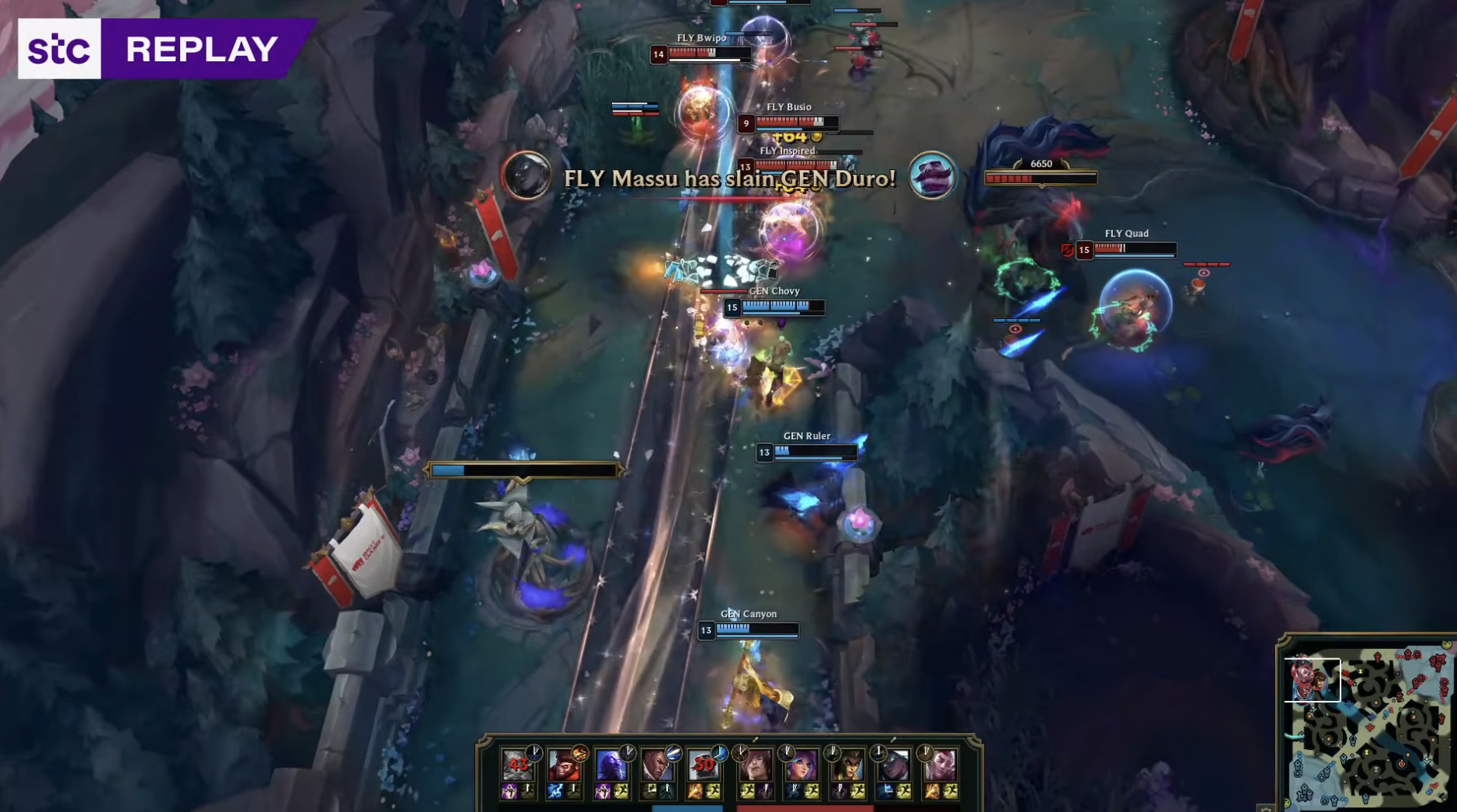
Task: Click the yellow objective icon in the minimap center
Action: [1367, 751]
